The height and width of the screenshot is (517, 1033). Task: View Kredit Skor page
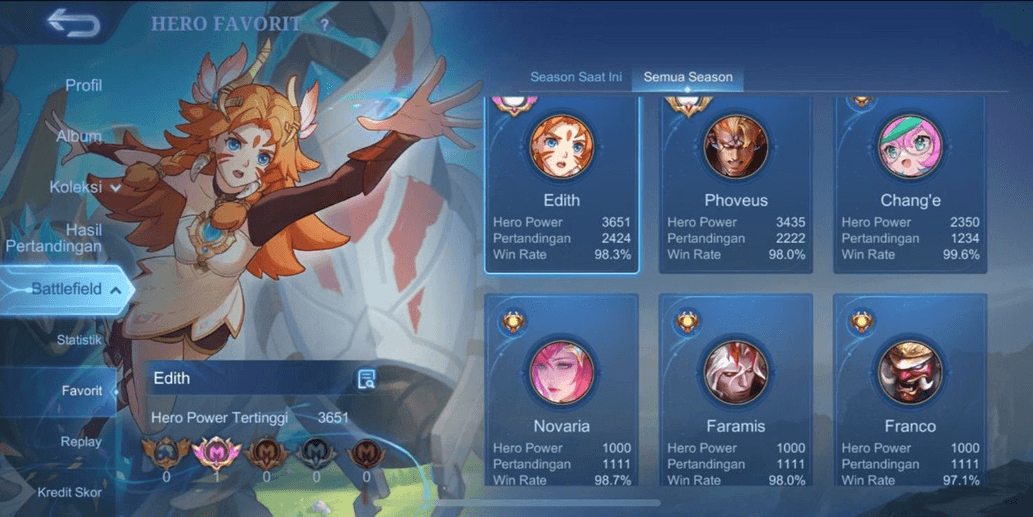(70, 492)
